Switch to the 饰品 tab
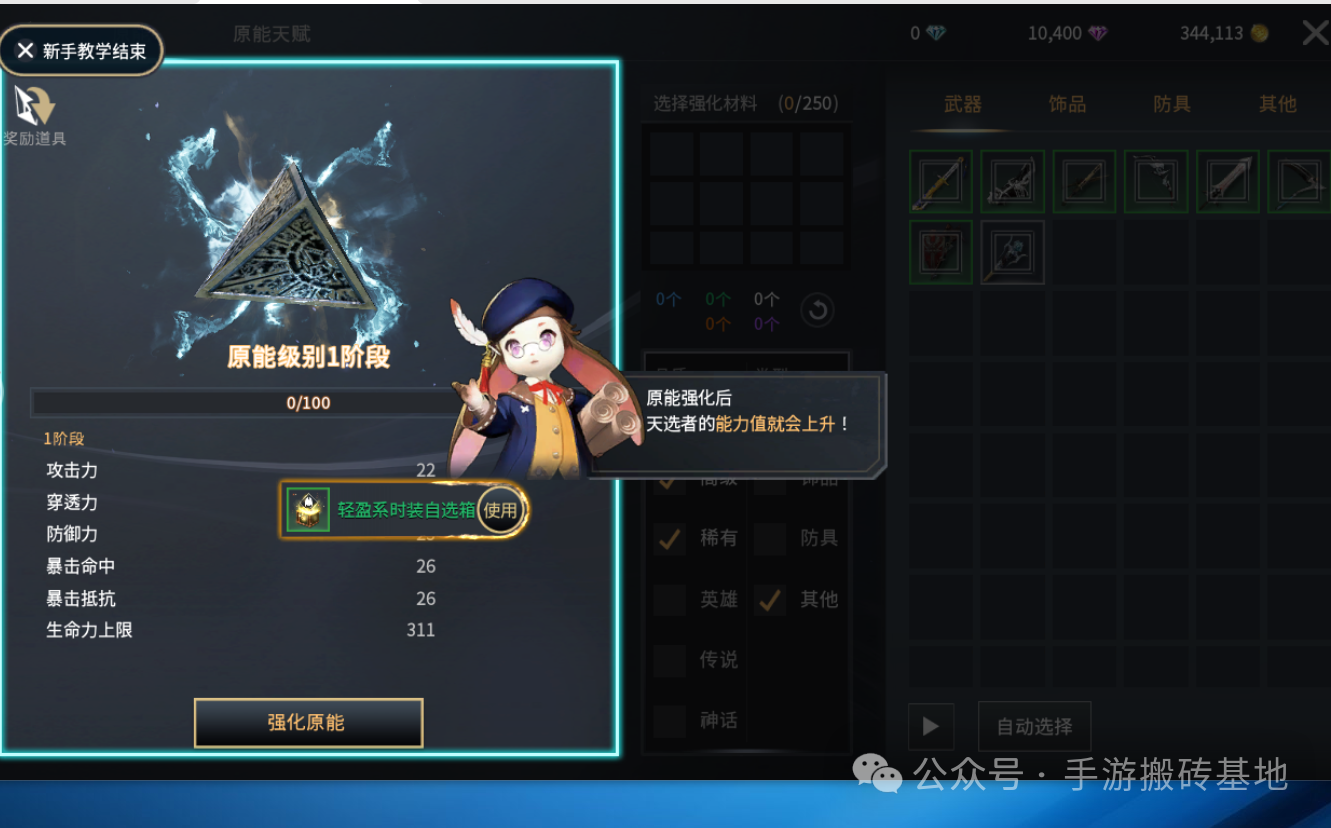Screen dimensions: 1331x828 coord(1066,103)
